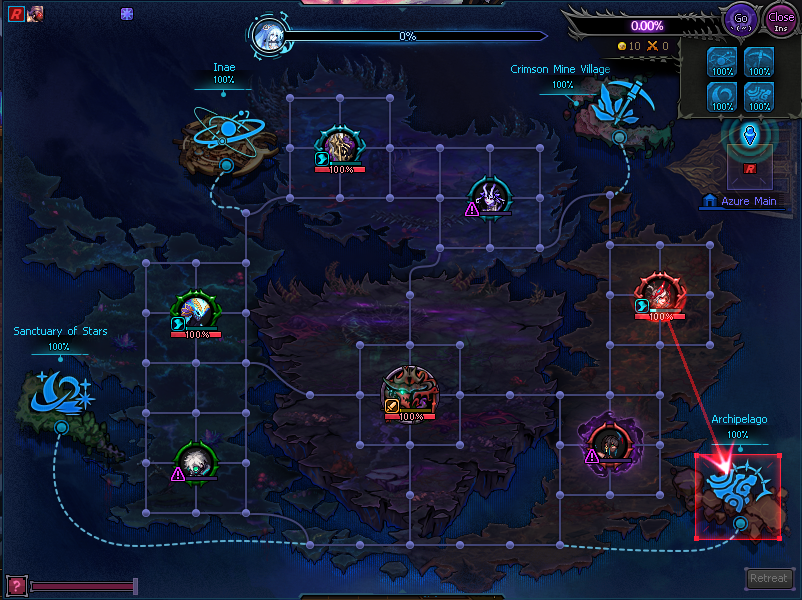Close the raid map with Close button
Screen dimensions: 802x600
pos(781,19)
